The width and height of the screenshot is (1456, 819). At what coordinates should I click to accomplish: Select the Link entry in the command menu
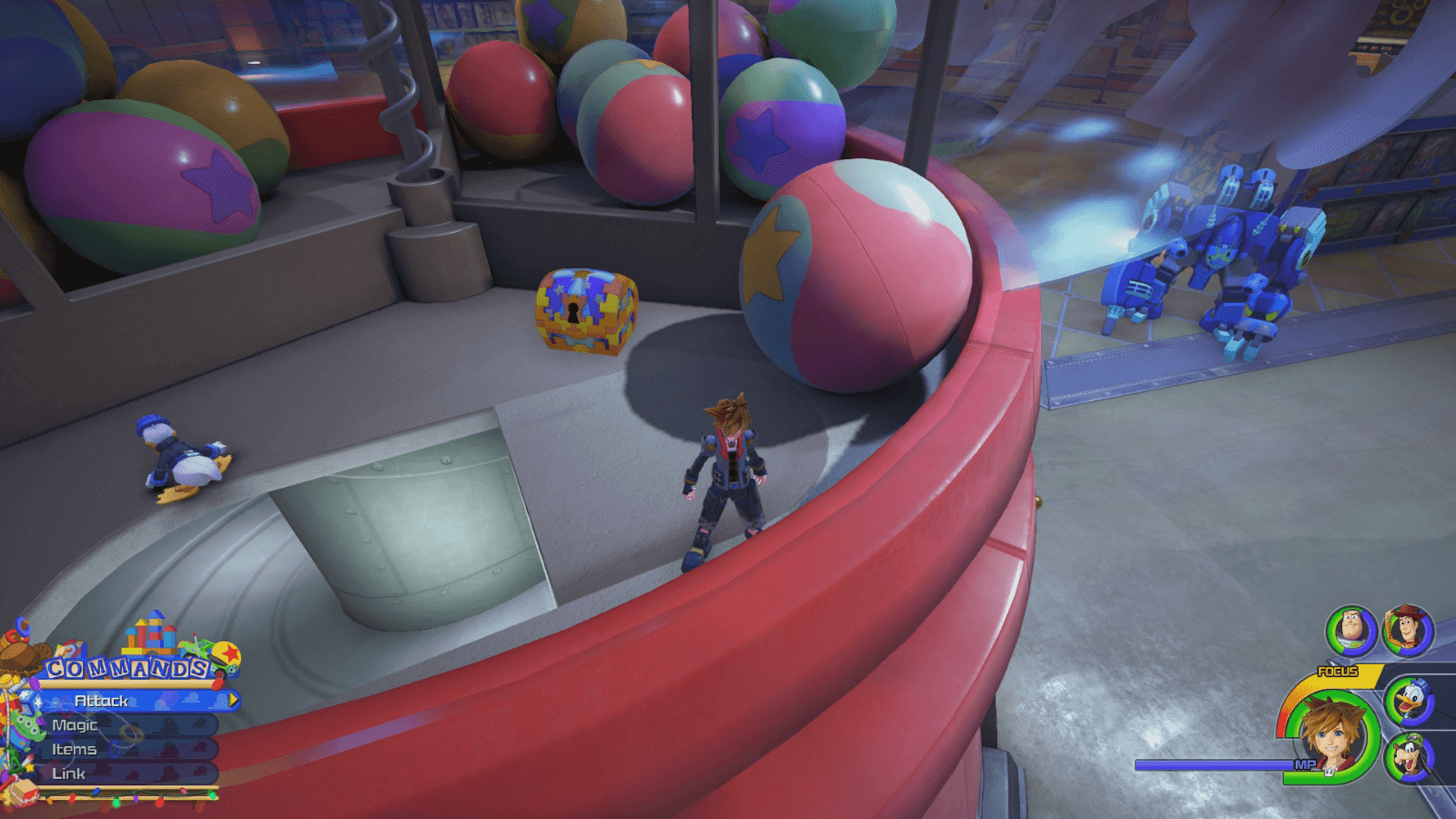(x=69, y=773)
